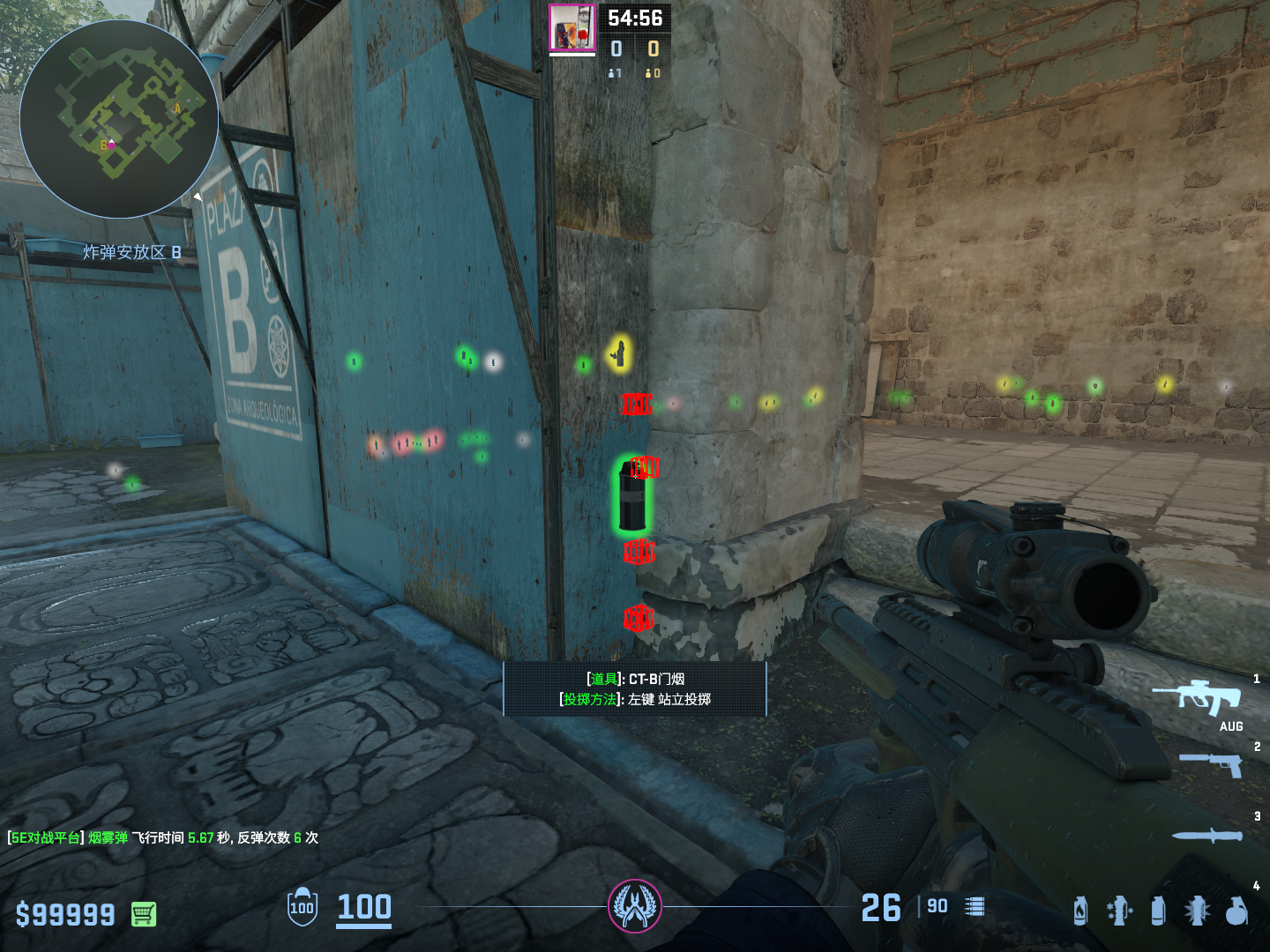1270x952 pixels.
Task: Select the smoke grenade icon
Action: pos(1158,911)
